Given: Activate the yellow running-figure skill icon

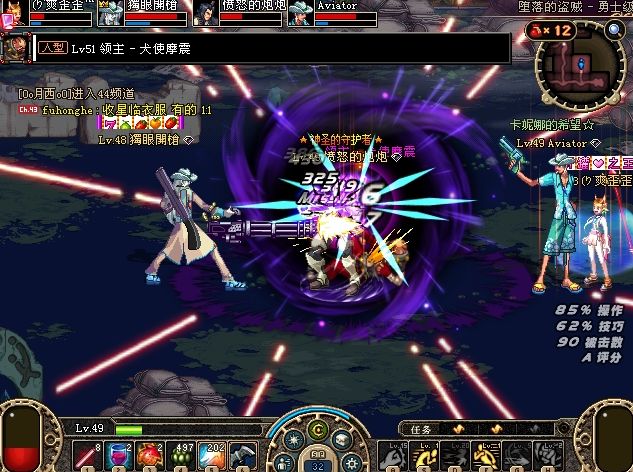Looking at the screenshot, I should click(424, 455).
